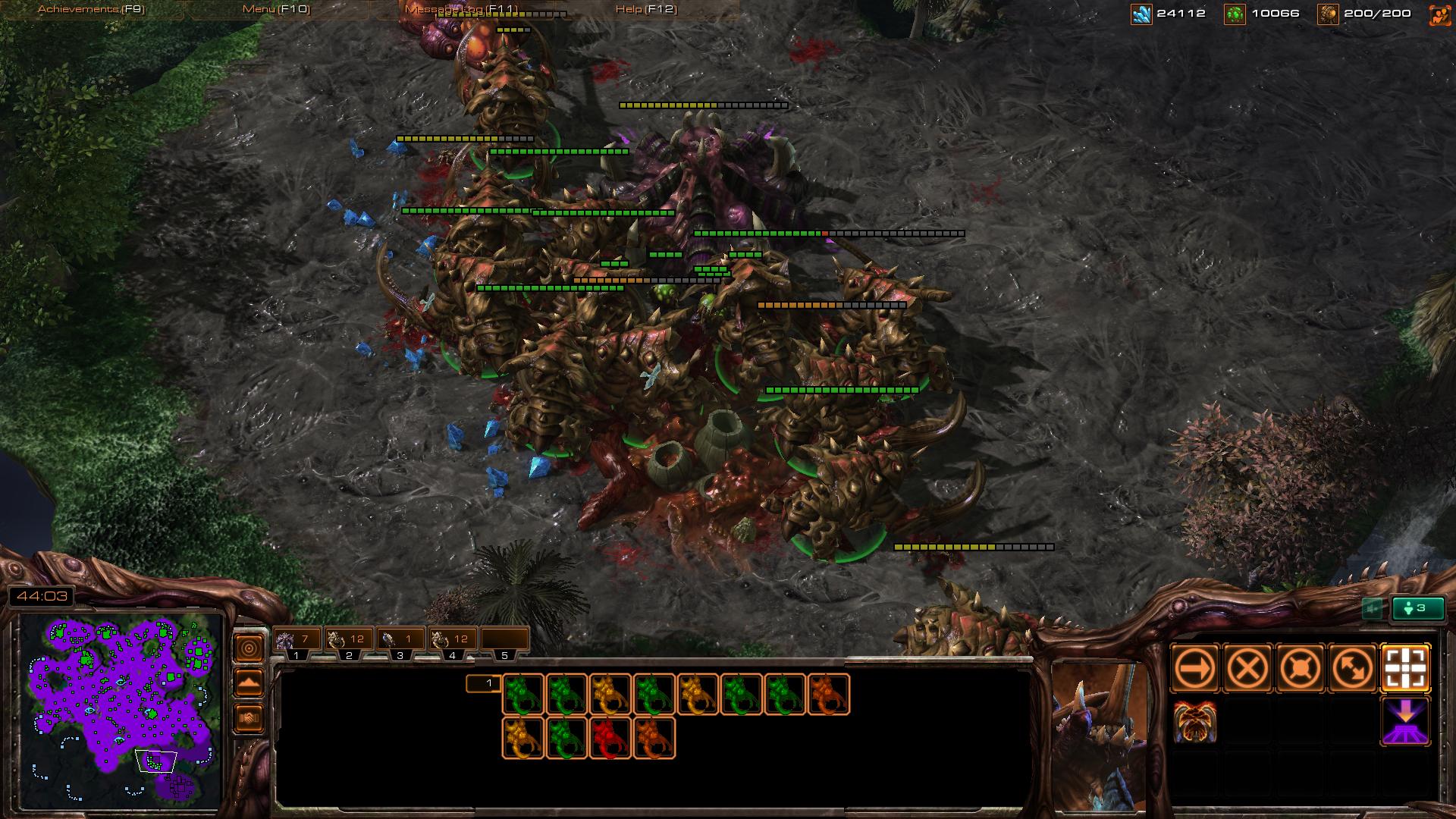Click the orange social icon beside supply
Image resolution: width=1456 pixels, height=819 pixels.
point(1439,14)
